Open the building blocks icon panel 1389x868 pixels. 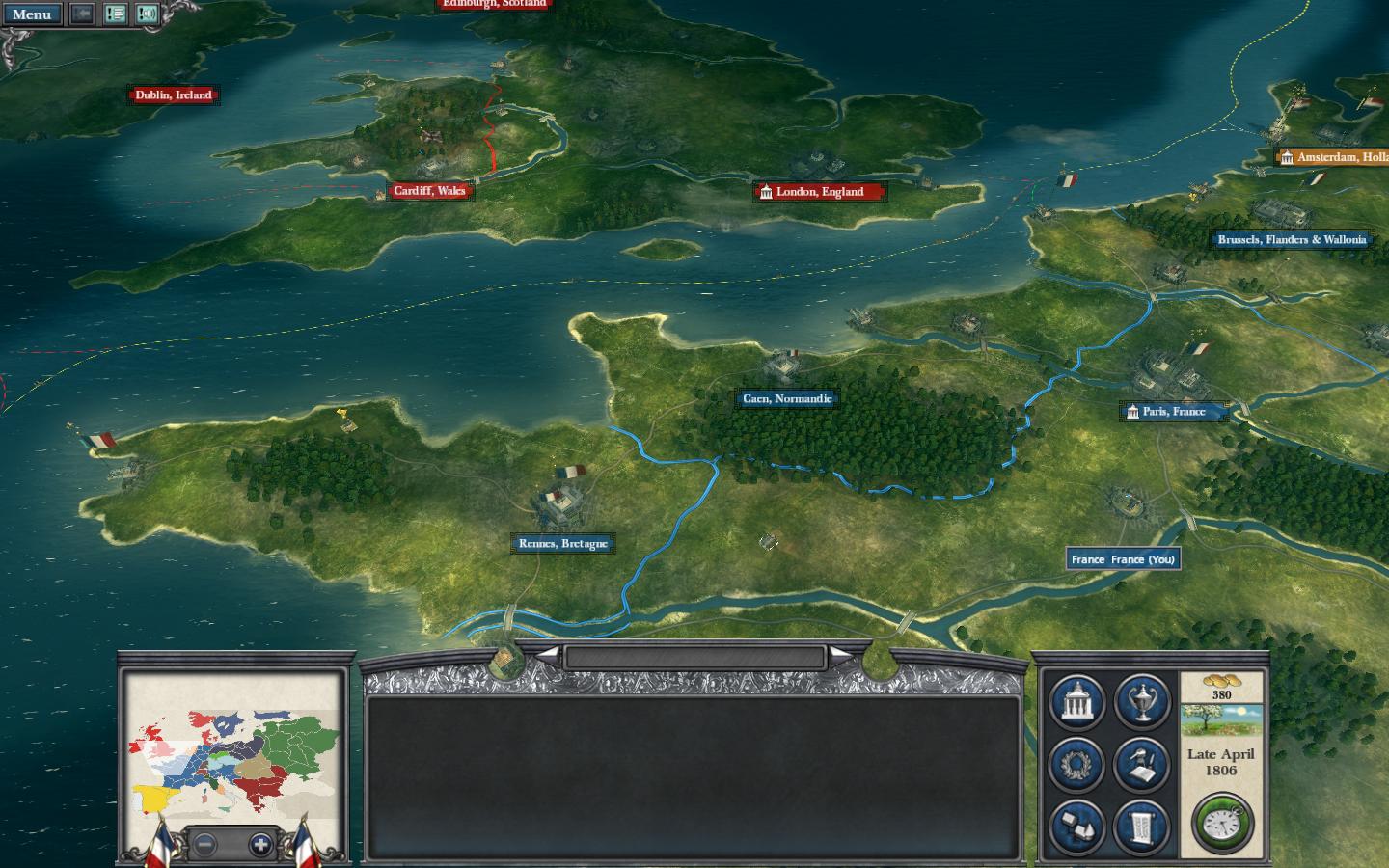click(x=1076, y=827)
